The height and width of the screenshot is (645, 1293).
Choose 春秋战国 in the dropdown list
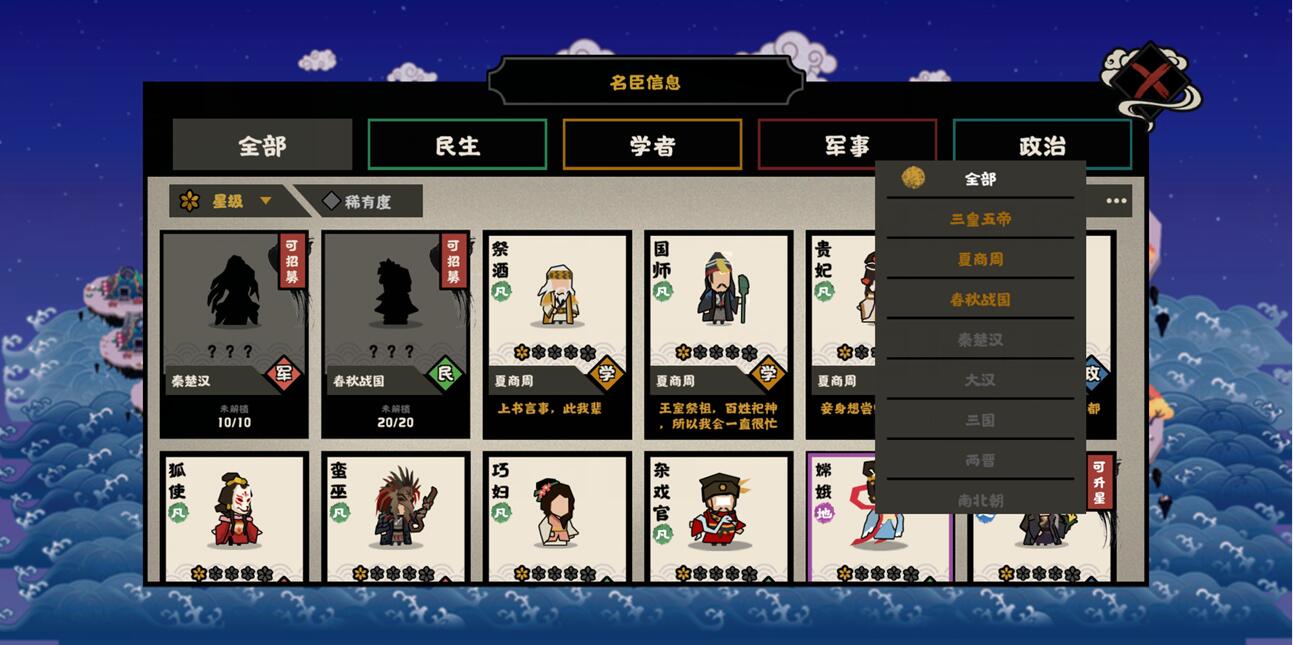[980, 299]
